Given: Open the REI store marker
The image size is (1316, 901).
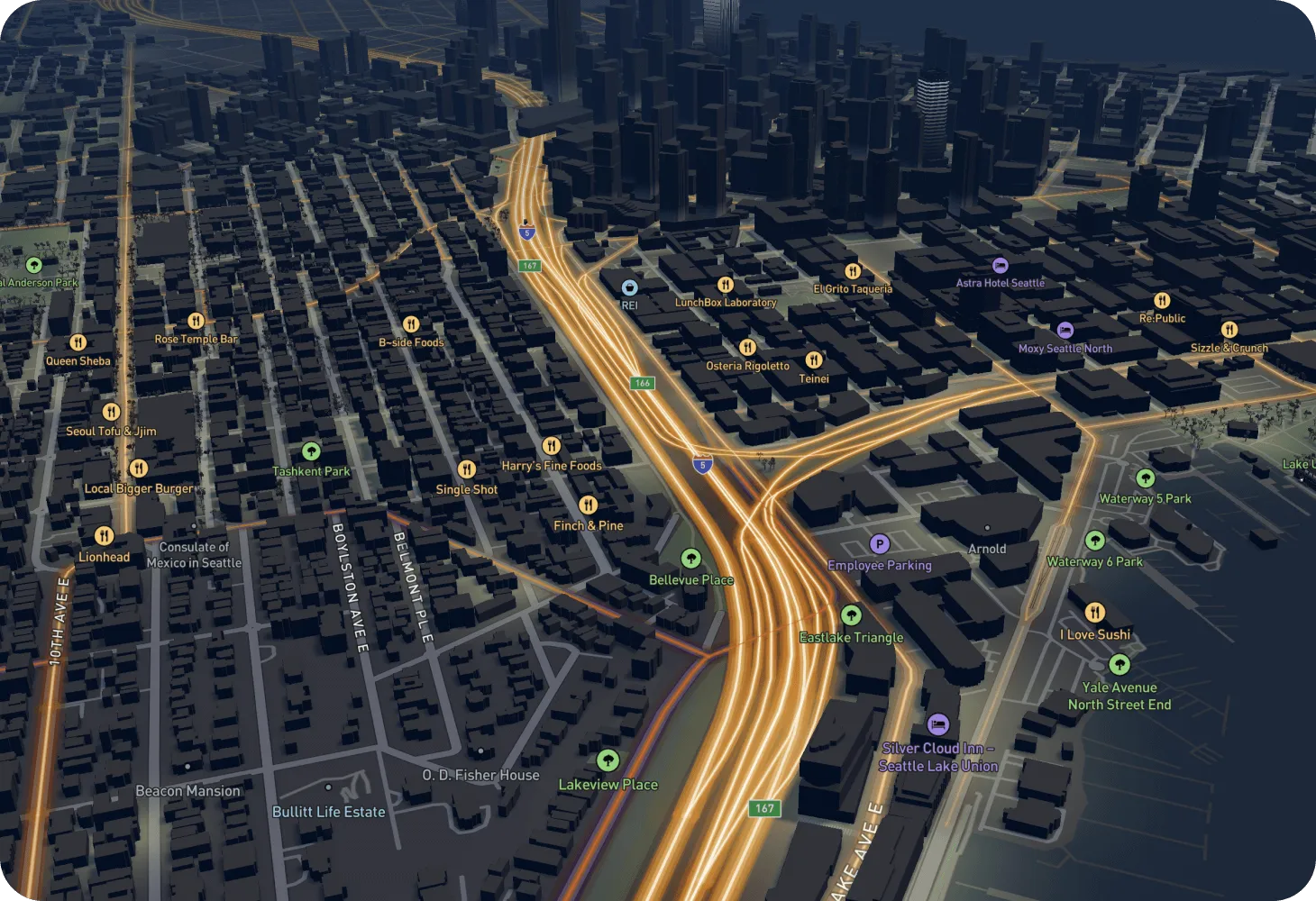Looking at the screenshot, I should click(x=629, y=287).
